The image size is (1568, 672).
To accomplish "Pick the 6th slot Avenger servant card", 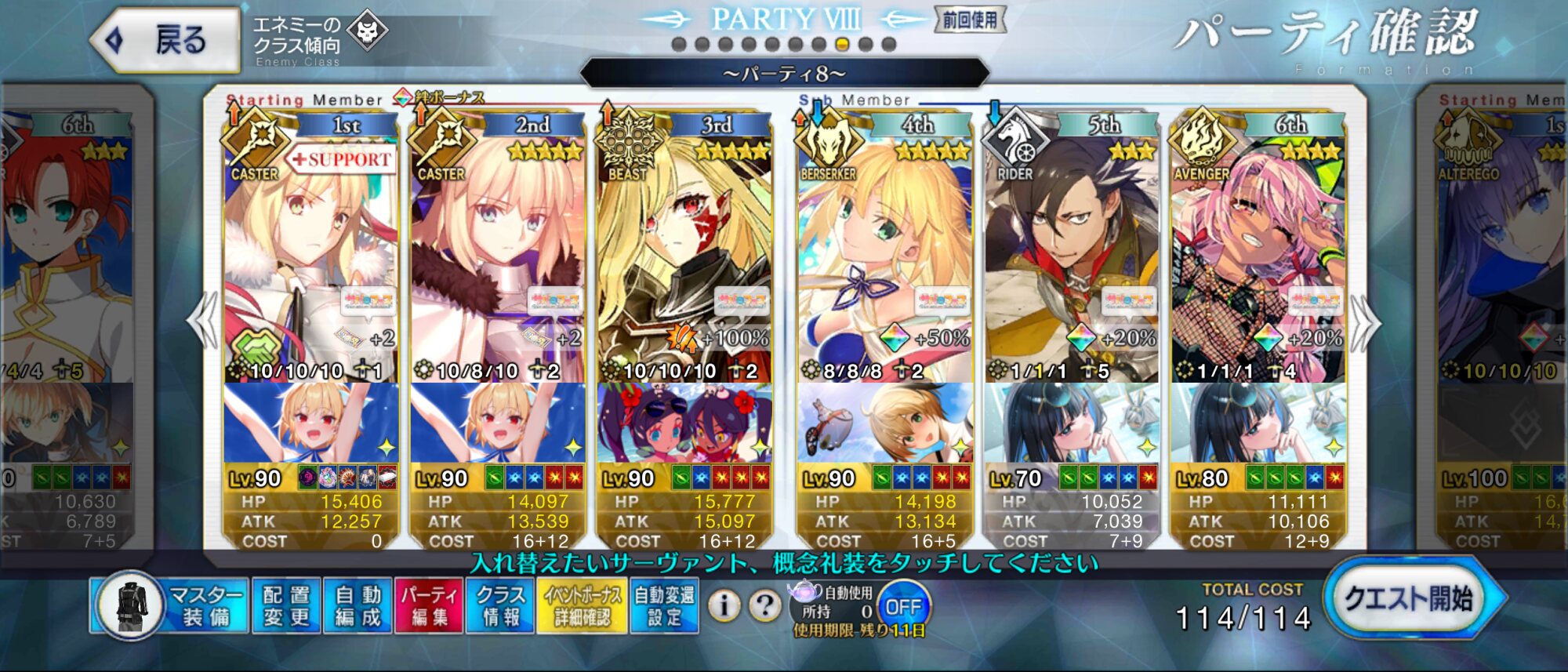I will point(1258,259).
